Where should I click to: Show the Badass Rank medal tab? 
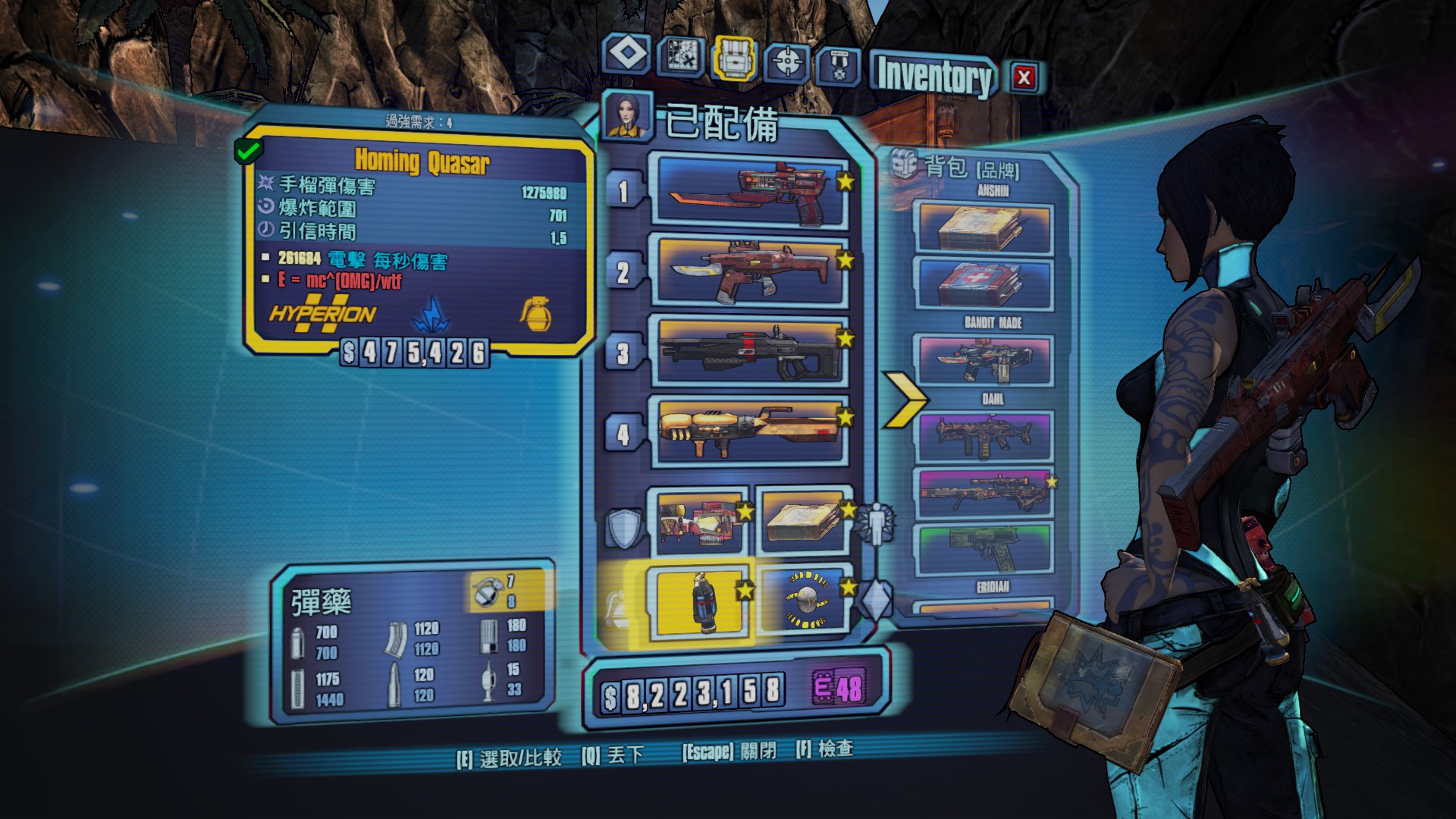coord(838,66)
